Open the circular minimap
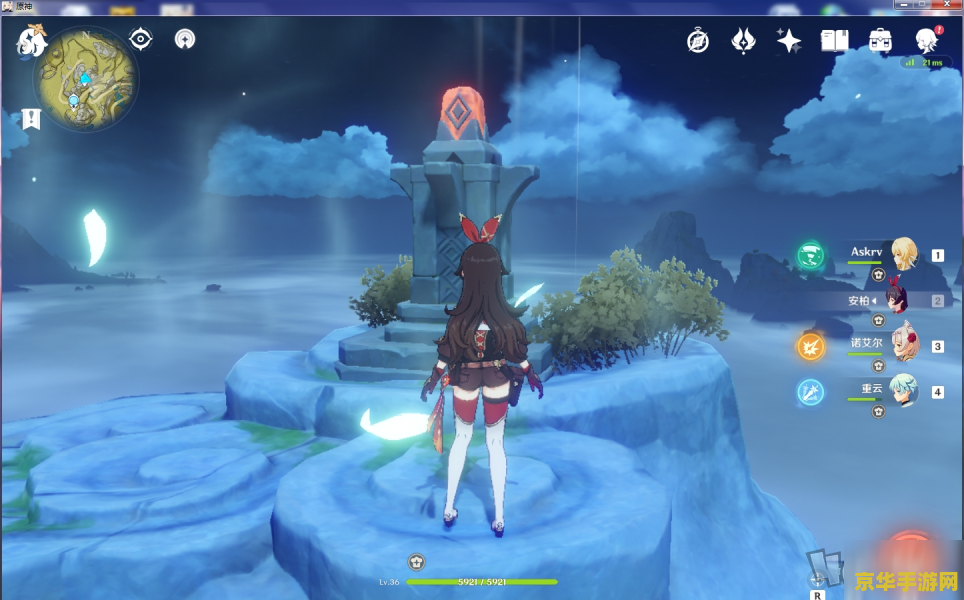Viewport: 964px width, 600px height. pyautogui.click(x=85, y=78)
